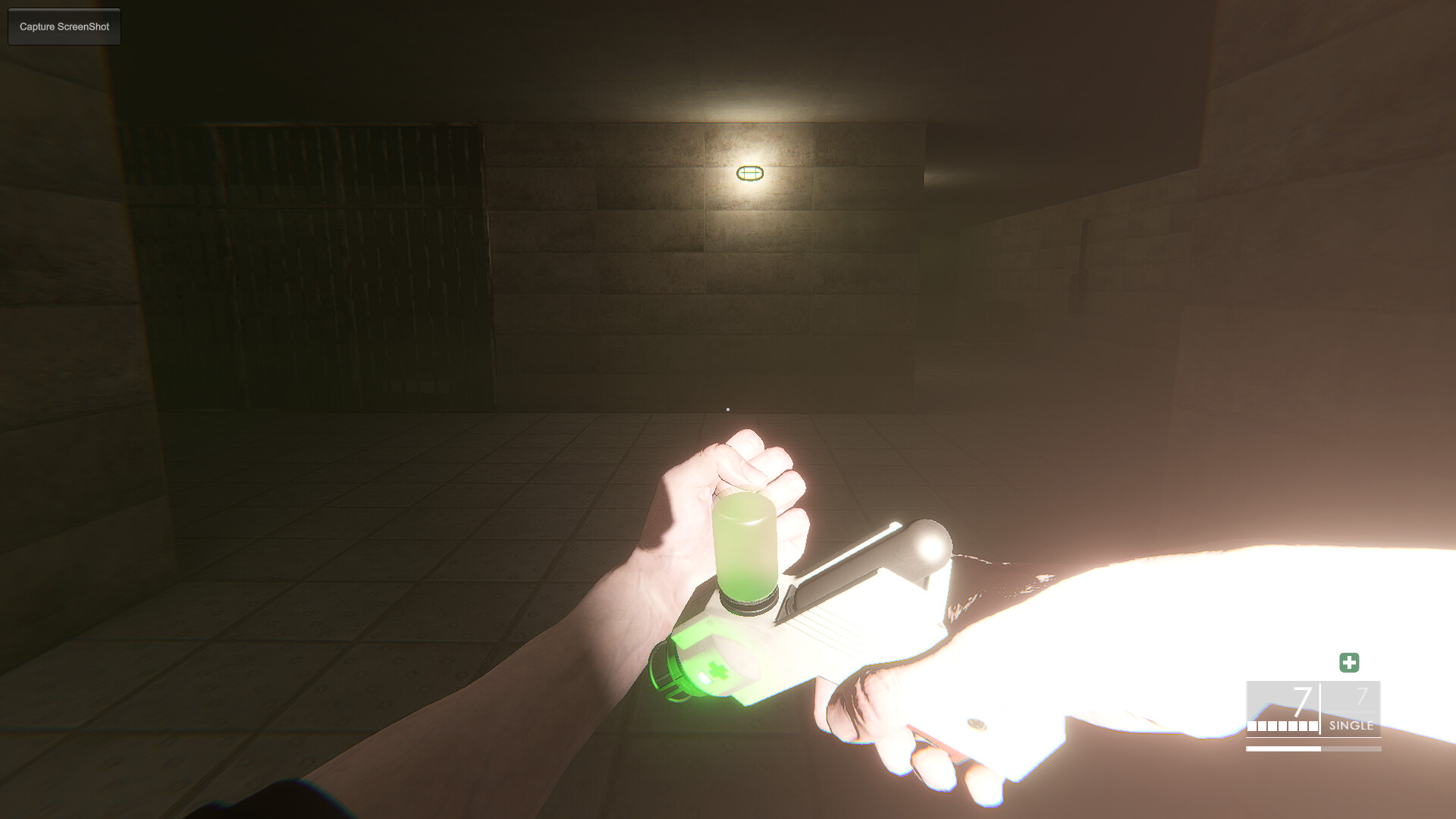This screenshot has height=819, width=1456.
Task: Click the first ammo tick square
Action: coord(1252,726)
